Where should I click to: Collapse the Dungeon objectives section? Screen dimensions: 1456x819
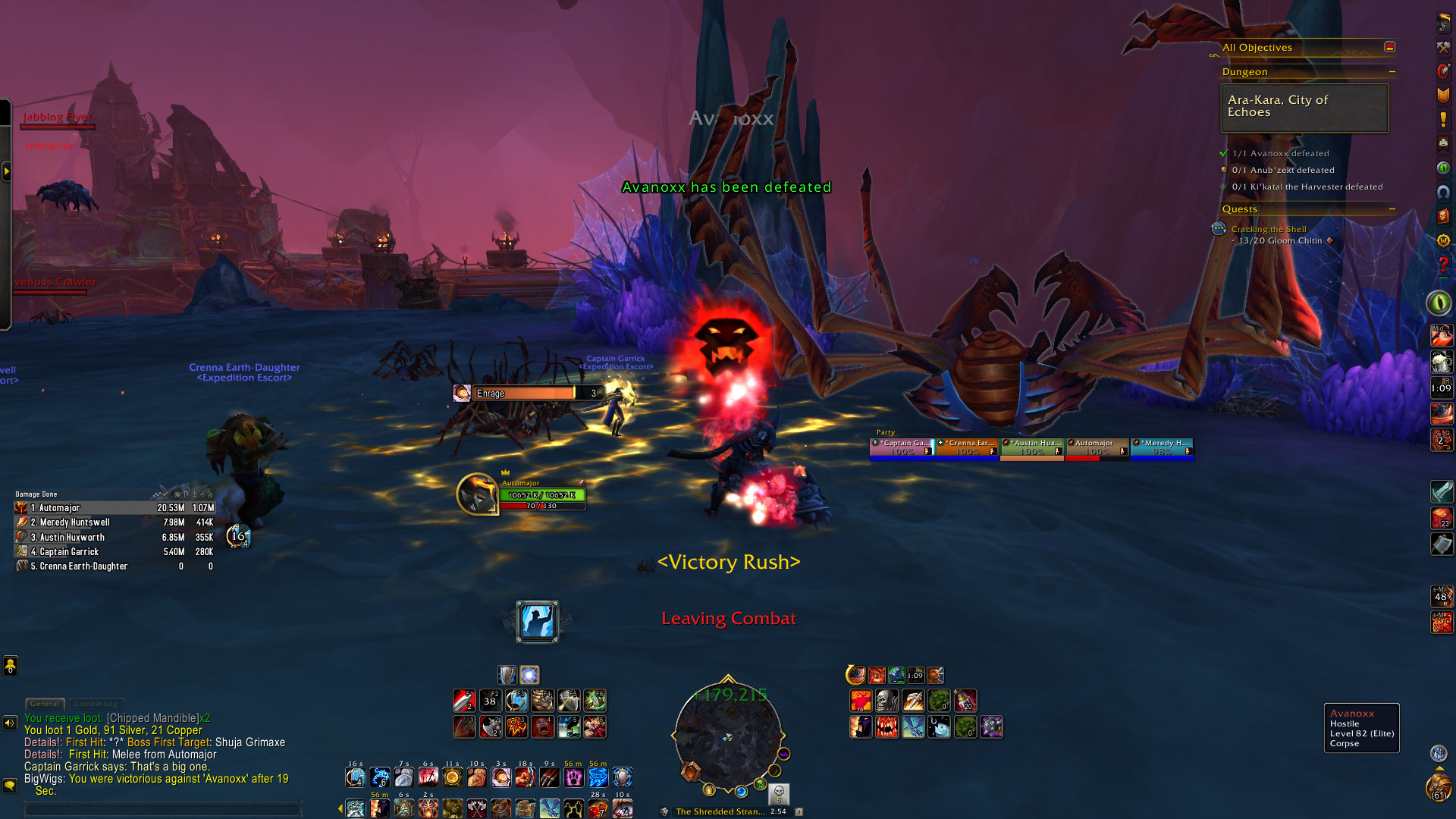point(1392,72)
